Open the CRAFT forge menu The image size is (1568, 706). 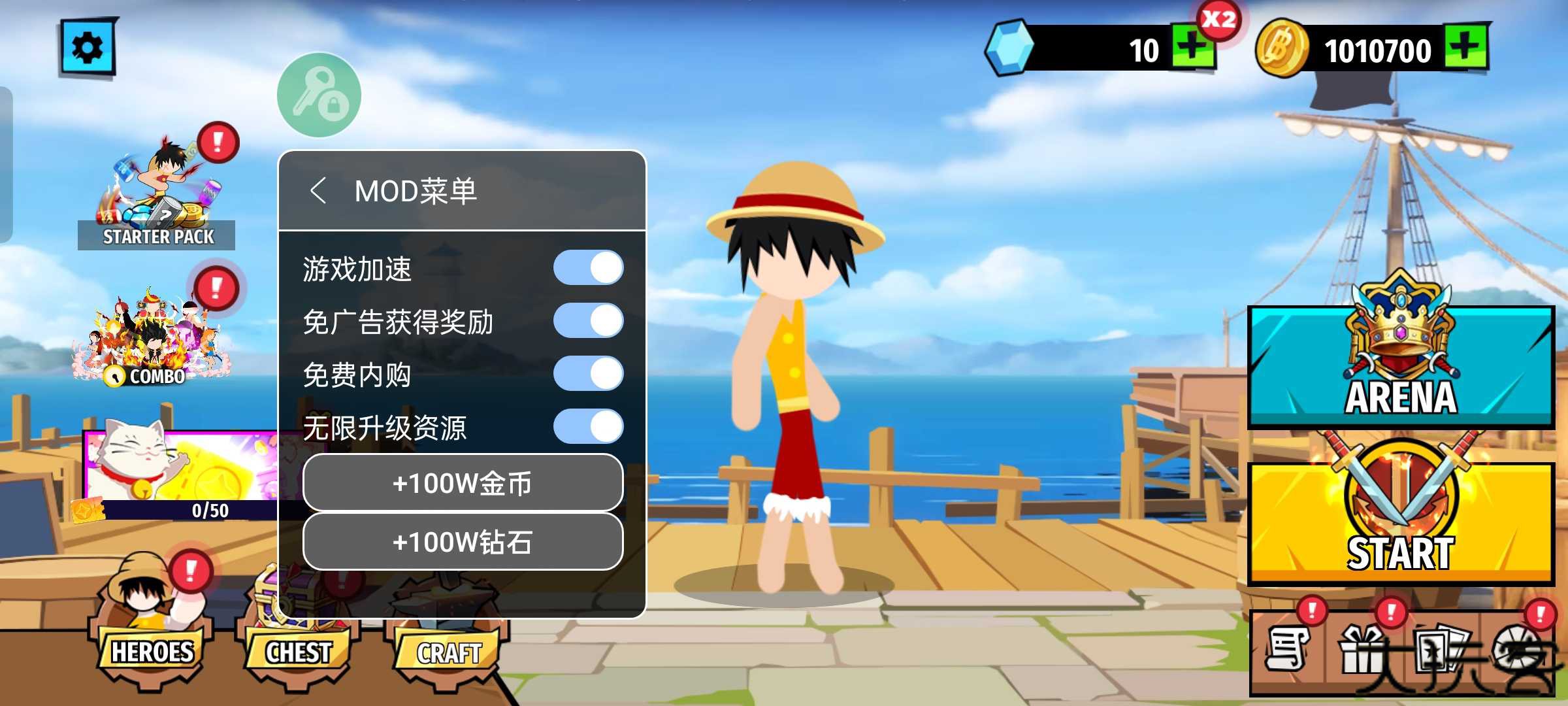tap(449, 650)
